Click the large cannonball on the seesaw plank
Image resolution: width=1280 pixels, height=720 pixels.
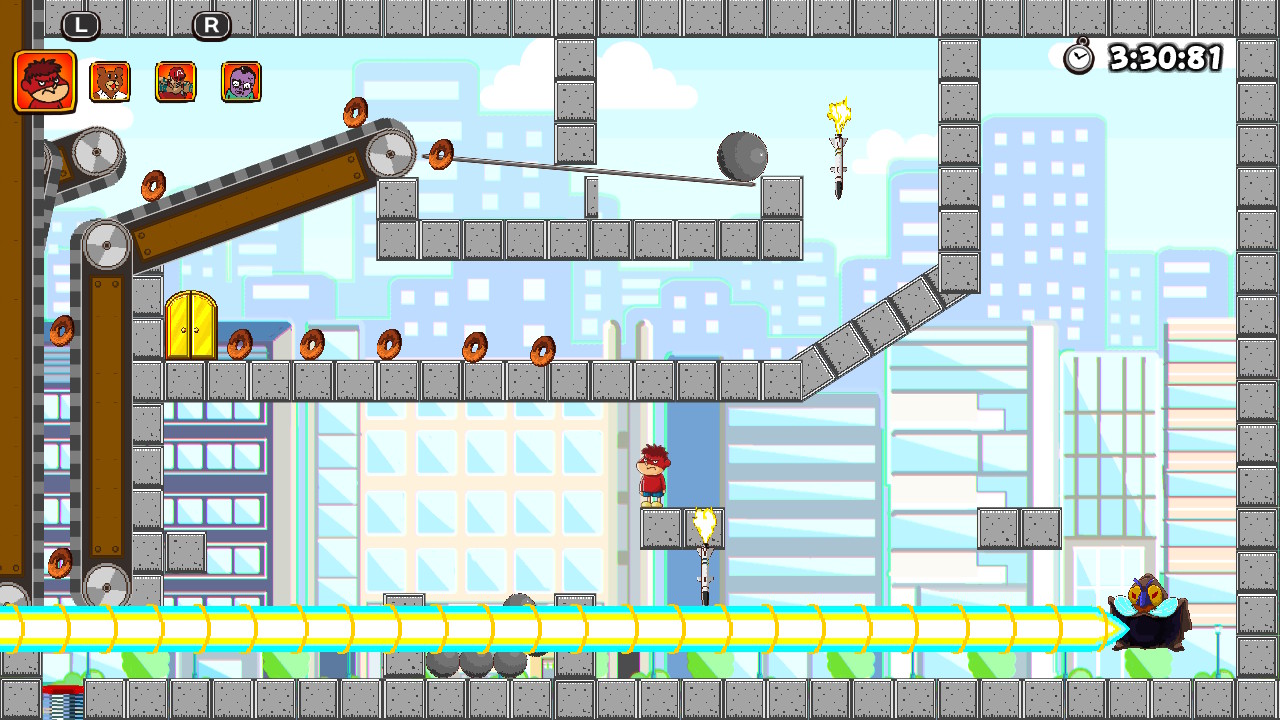pos(741,158)
